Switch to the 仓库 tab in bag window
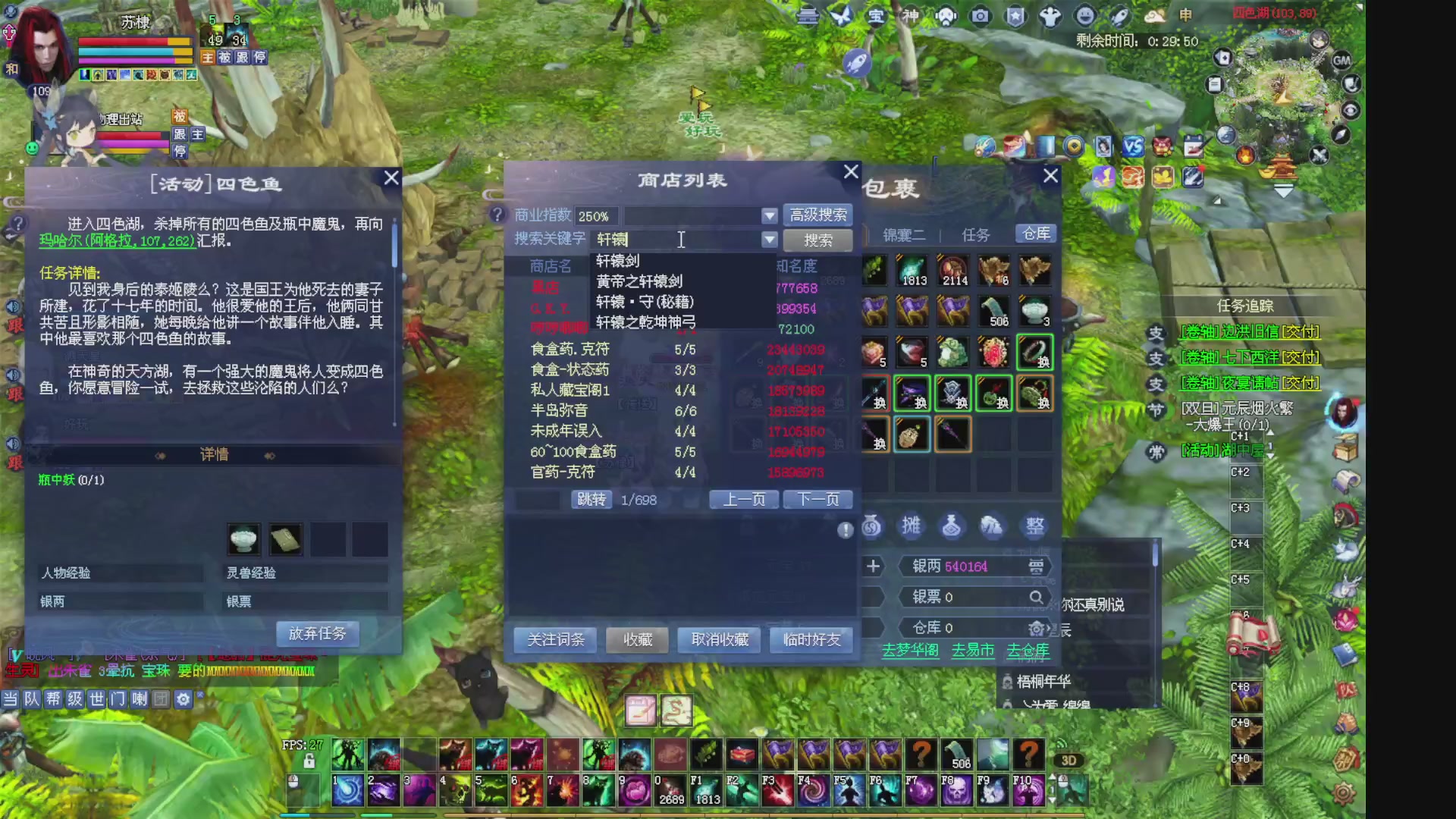Image resolution: width=1456 pixels, height=819 pixels. pyautogui.click(x=1034, y=234)
